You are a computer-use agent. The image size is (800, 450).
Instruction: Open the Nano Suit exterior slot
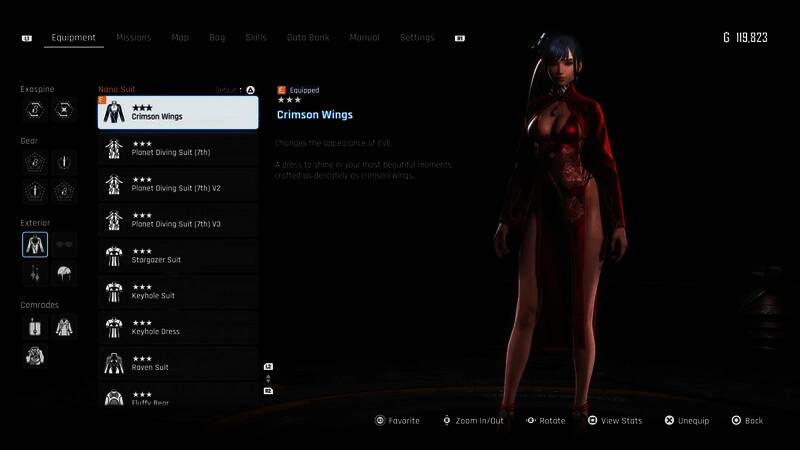35,244
